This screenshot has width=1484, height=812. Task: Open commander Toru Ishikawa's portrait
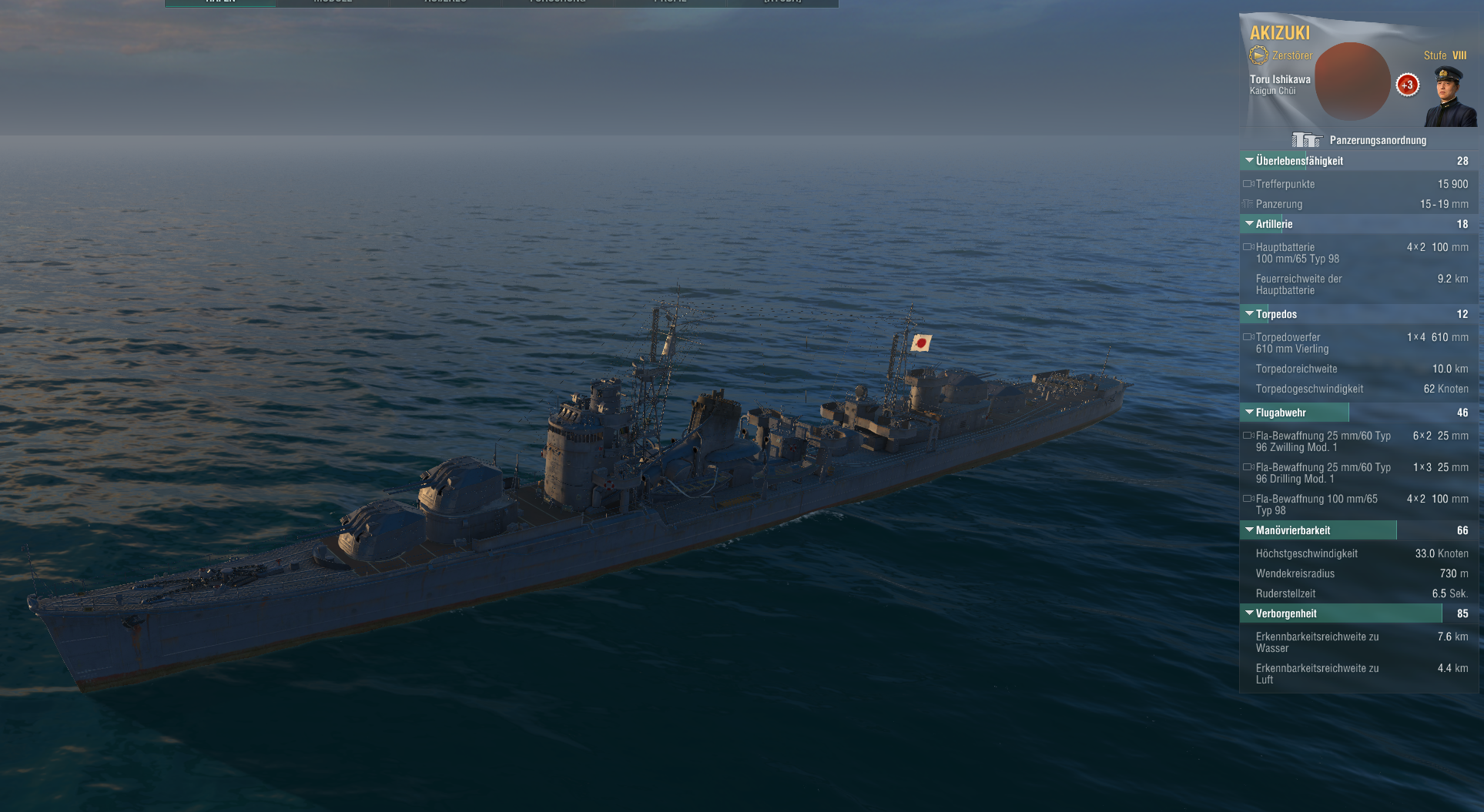click(1450, 96)
